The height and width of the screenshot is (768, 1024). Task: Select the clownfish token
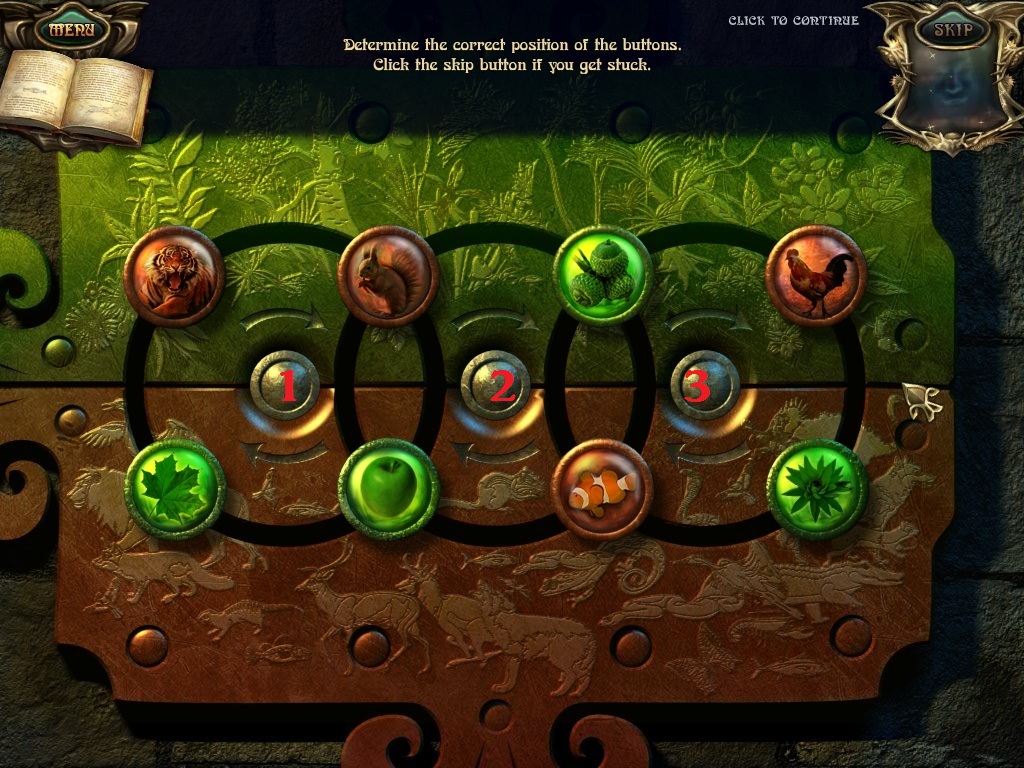(602, 489)
